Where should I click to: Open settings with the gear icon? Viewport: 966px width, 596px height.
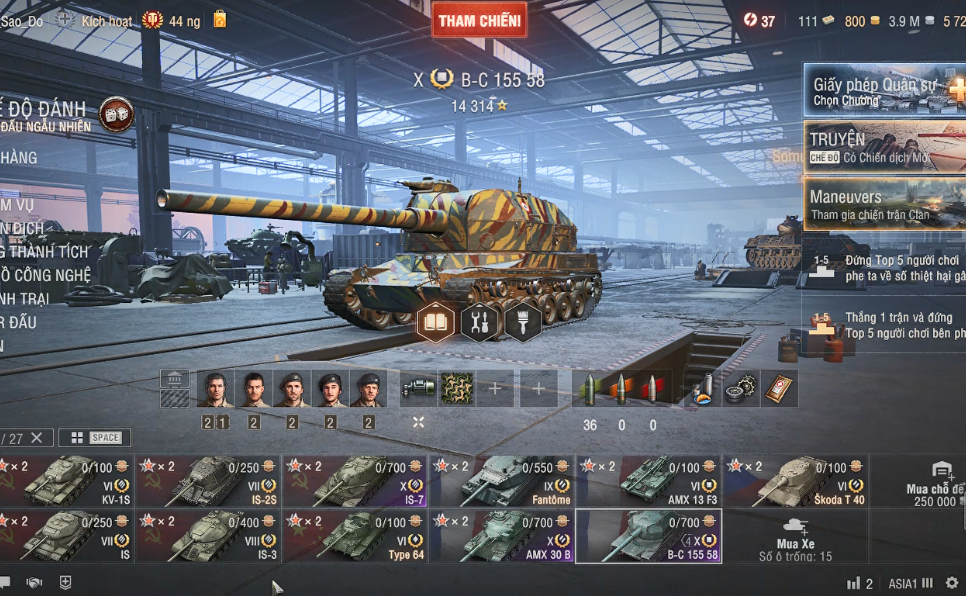pyautogui.click(x=951, y=583)
